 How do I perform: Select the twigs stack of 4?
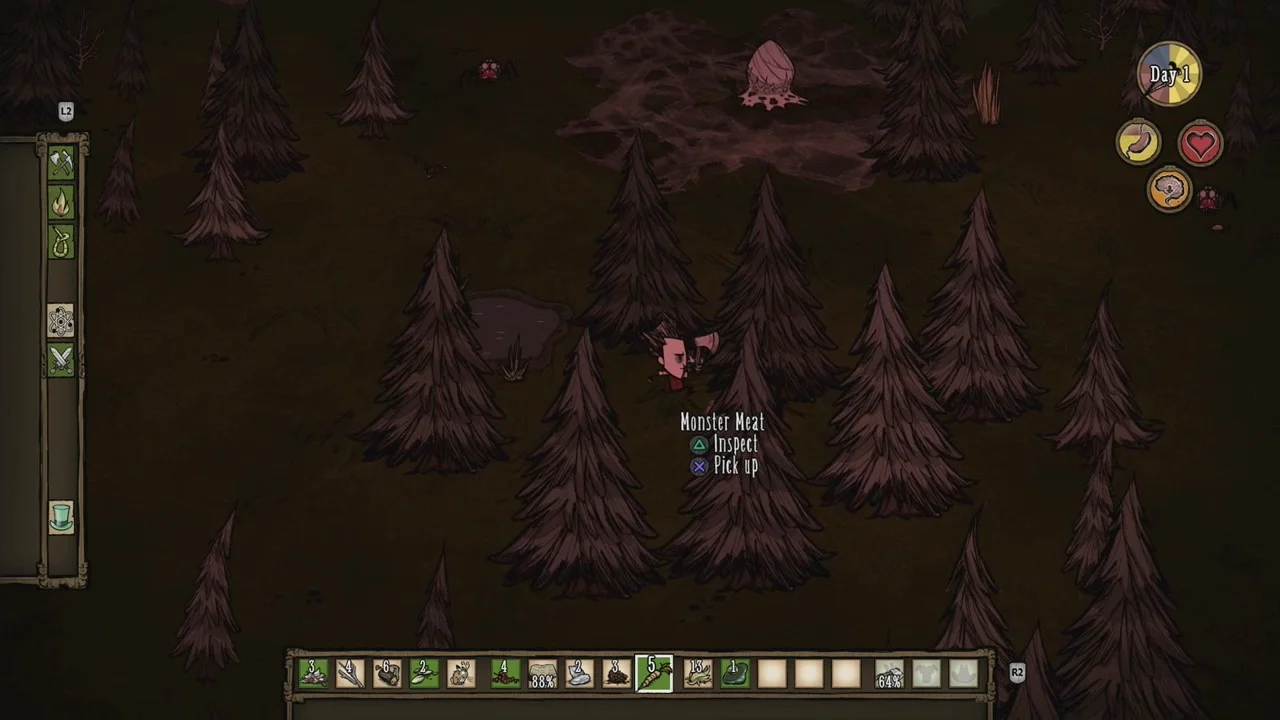(350, 674)
